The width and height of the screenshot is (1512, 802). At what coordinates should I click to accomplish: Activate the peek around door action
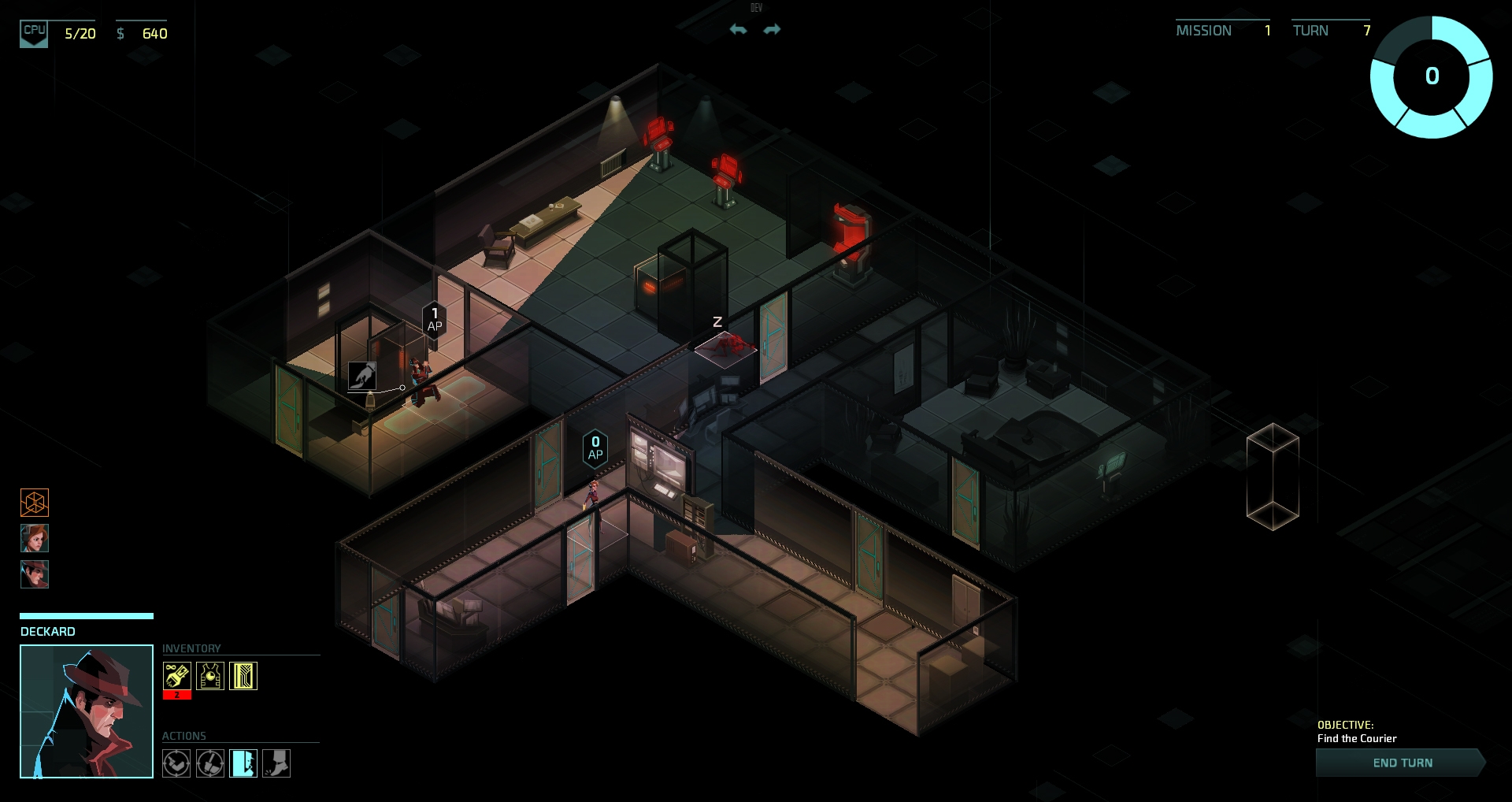pyautogui.click(x=243, y=763)
